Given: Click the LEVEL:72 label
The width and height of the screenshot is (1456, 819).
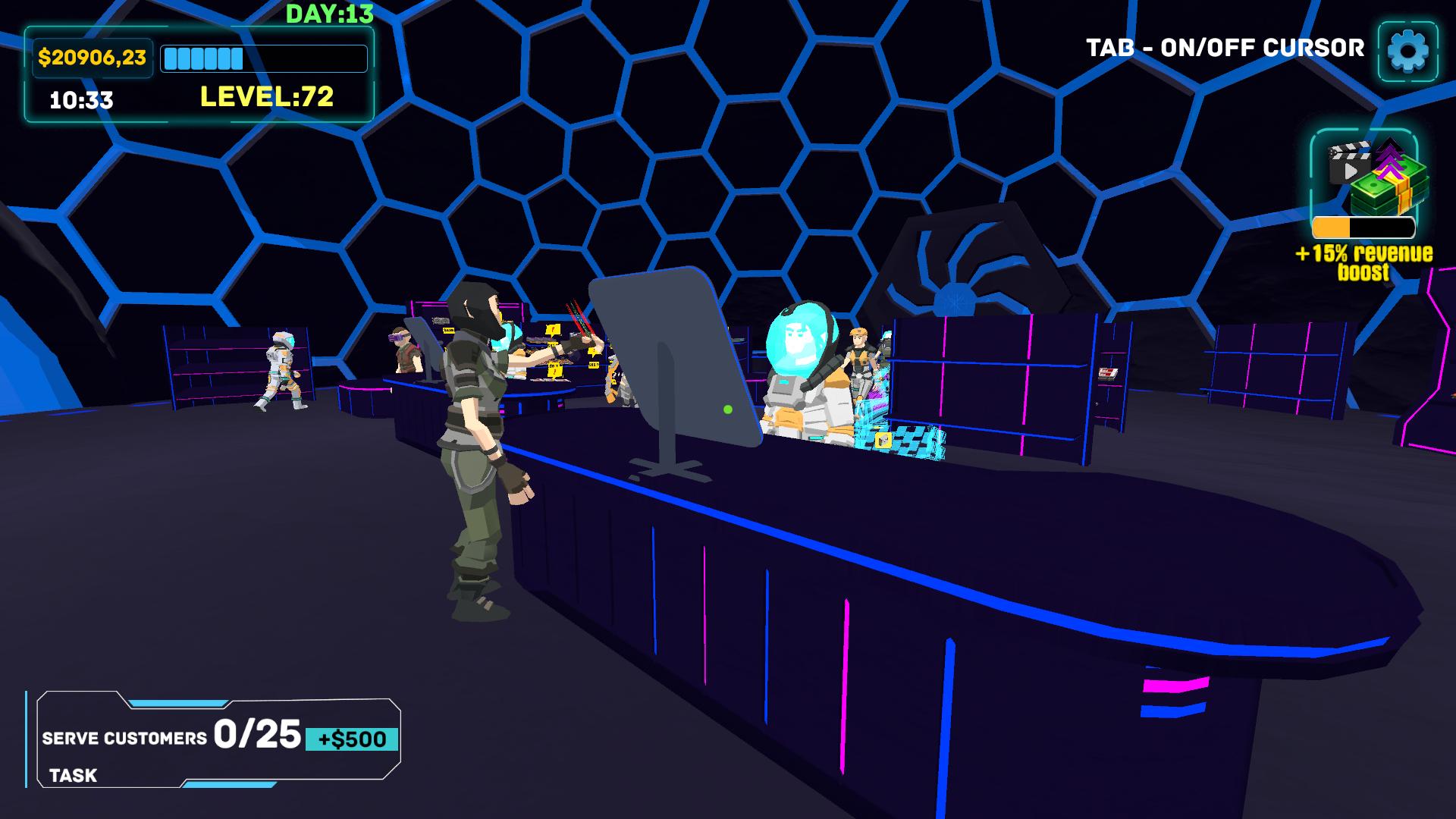Looking at the screenshot, I should pos(265,96).
